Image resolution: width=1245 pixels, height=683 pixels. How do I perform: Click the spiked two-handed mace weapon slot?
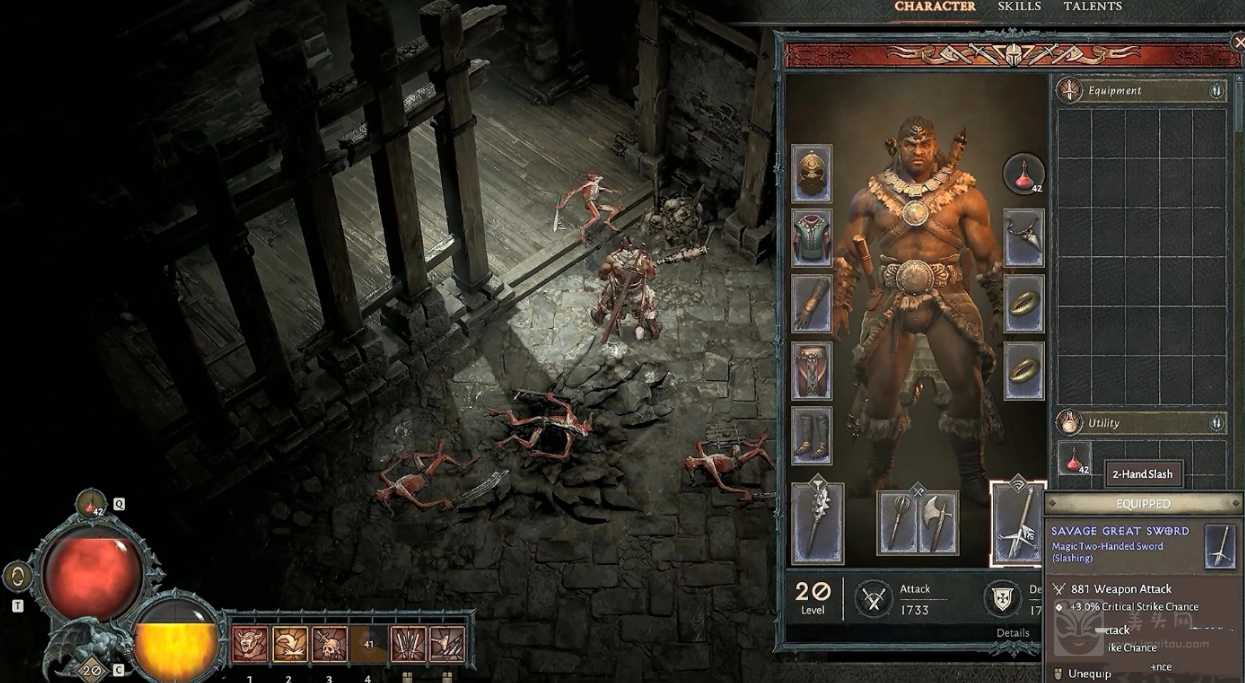coord(817,523)
